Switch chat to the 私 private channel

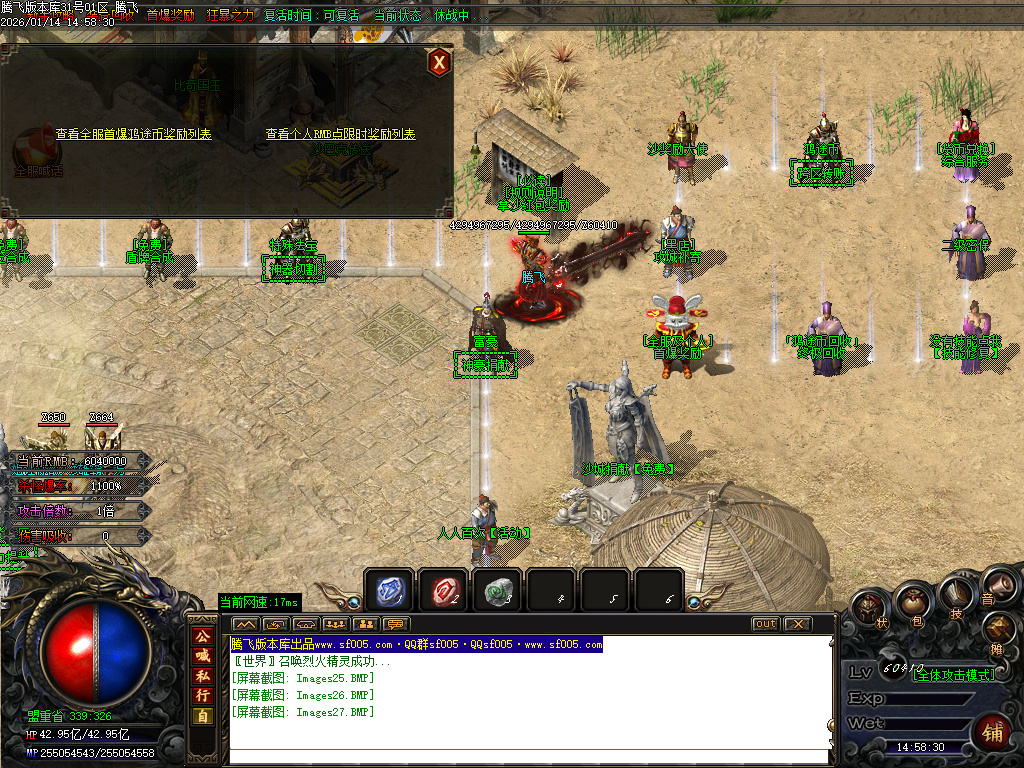[203, 675]
